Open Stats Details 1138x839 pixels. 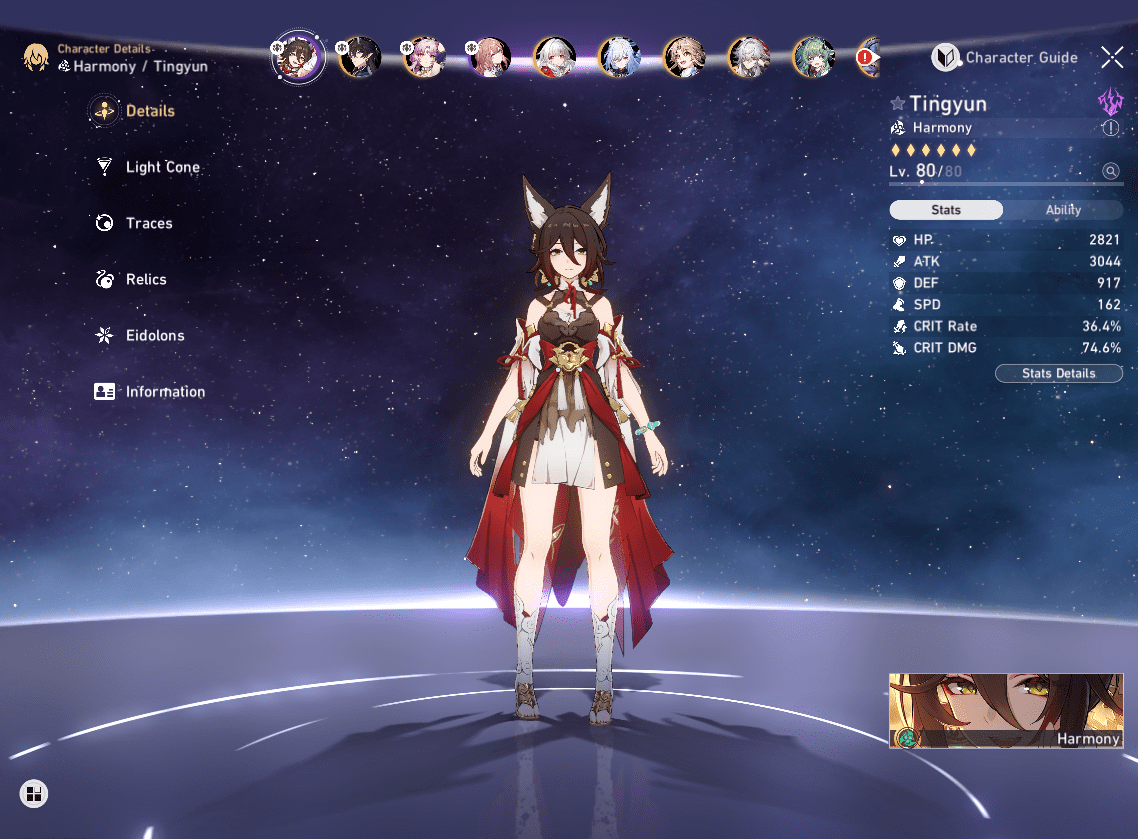tap(1058, 373)
